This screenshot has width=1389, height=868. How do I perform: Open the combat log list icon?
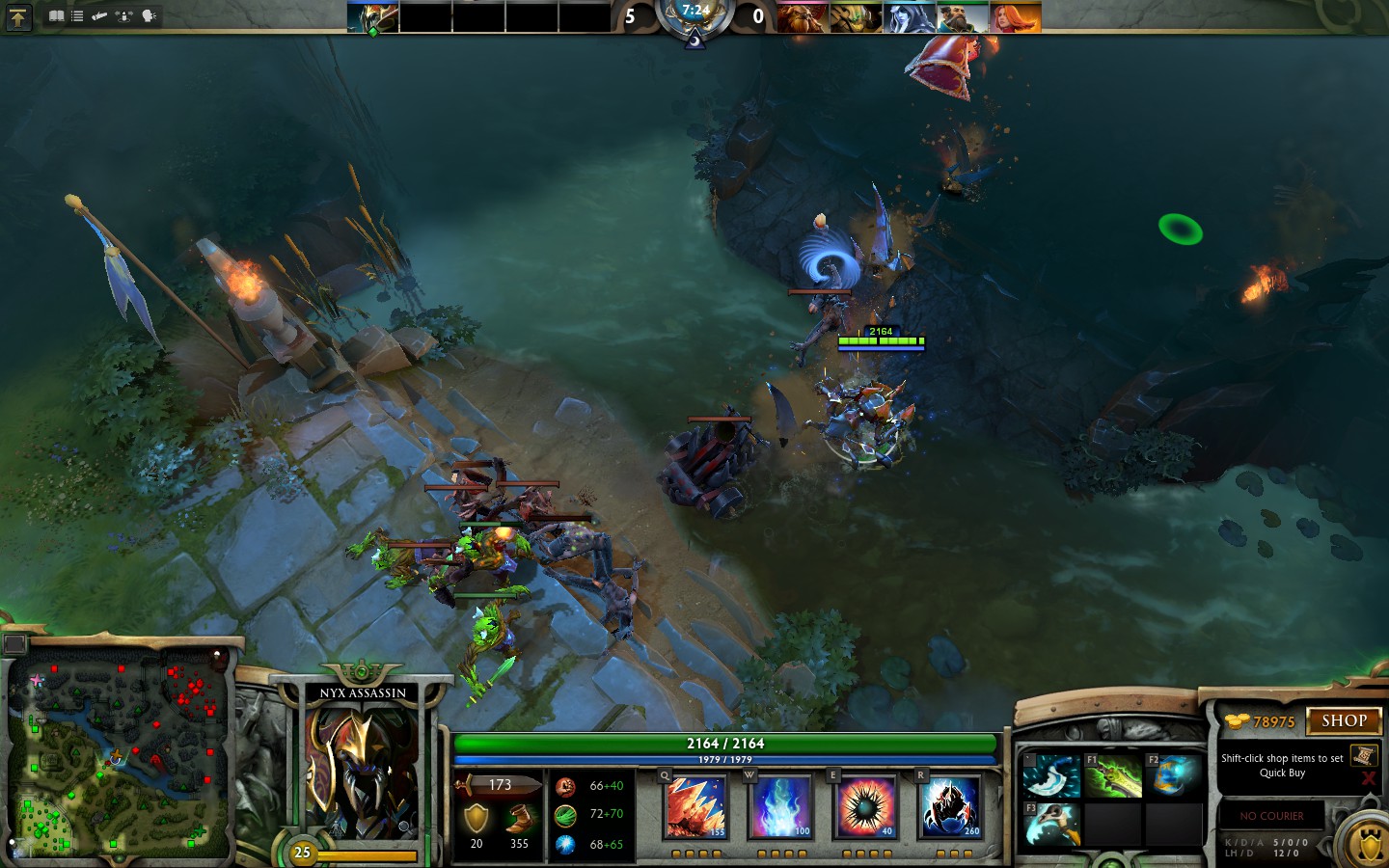(x=77, y=16)
